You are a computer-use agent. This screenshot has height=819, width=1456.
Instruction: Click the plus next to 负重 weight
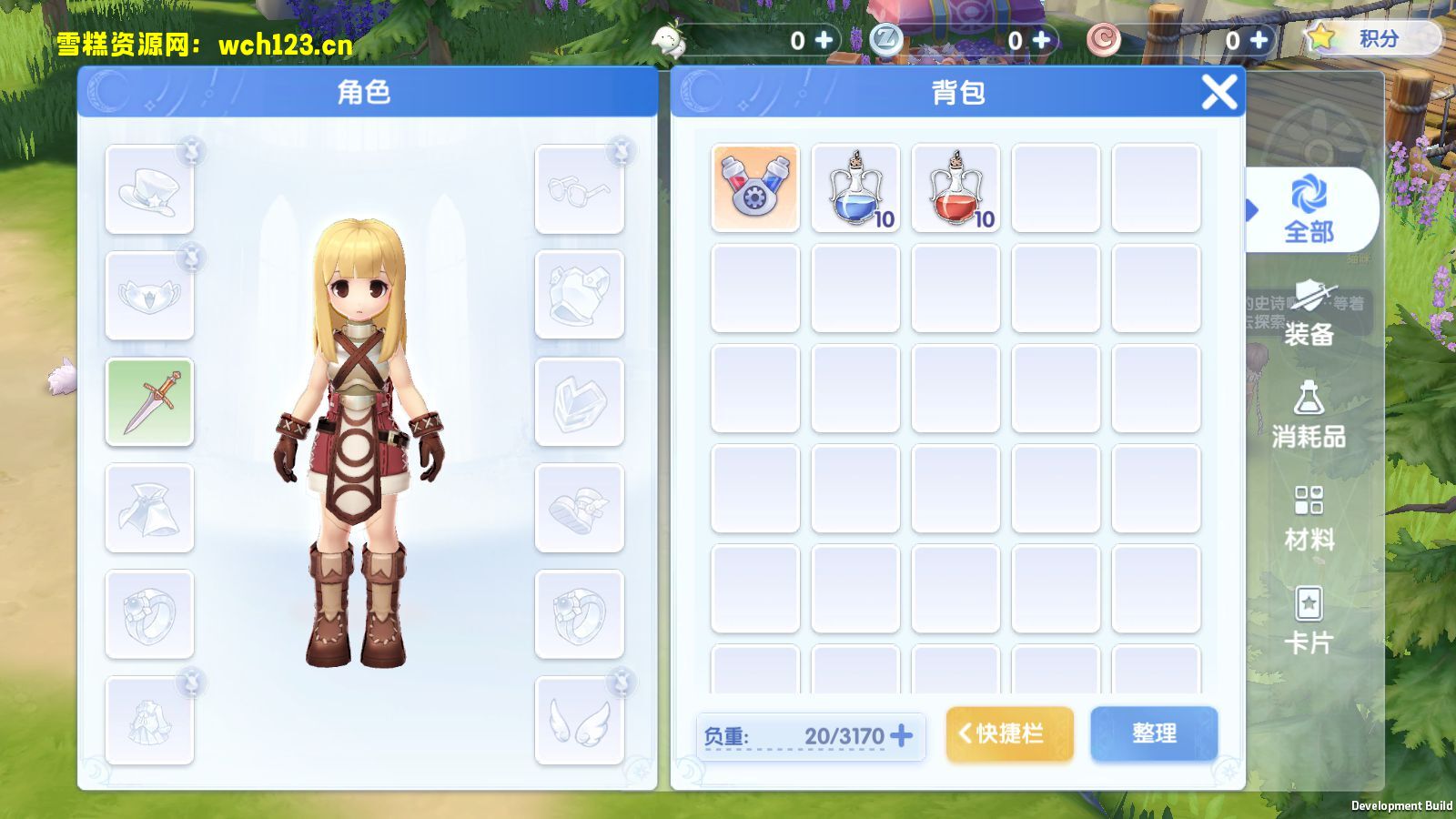(x=900, y=737)
